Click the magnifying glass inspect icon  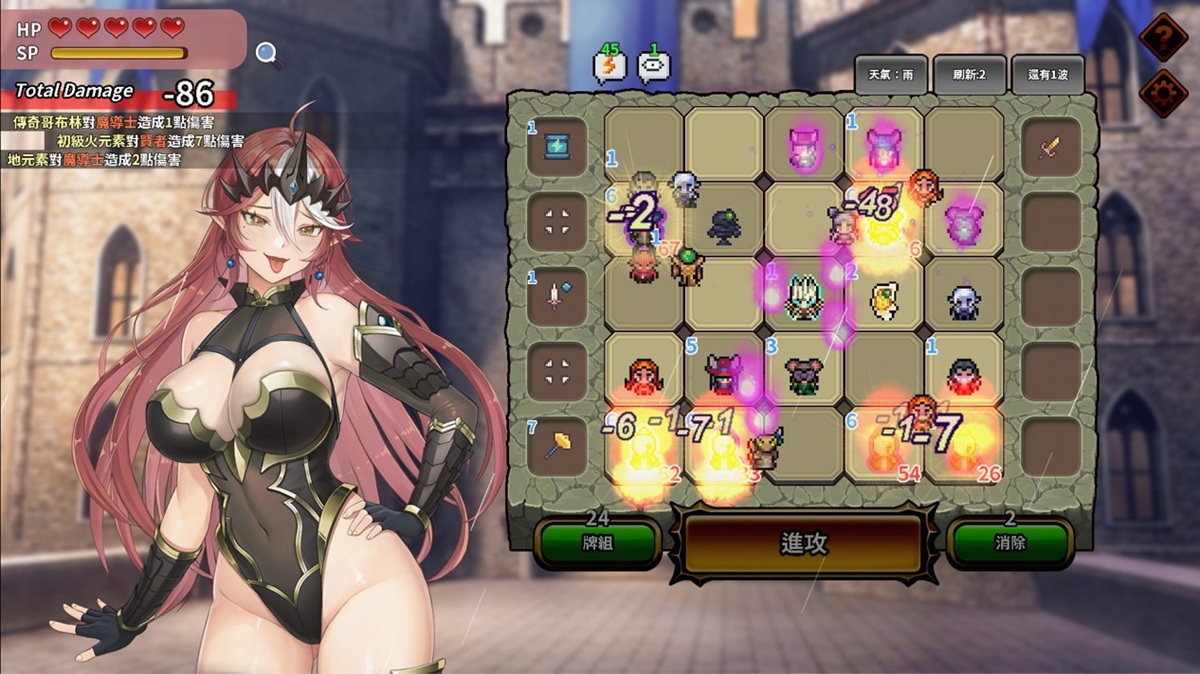coord(267,53)
